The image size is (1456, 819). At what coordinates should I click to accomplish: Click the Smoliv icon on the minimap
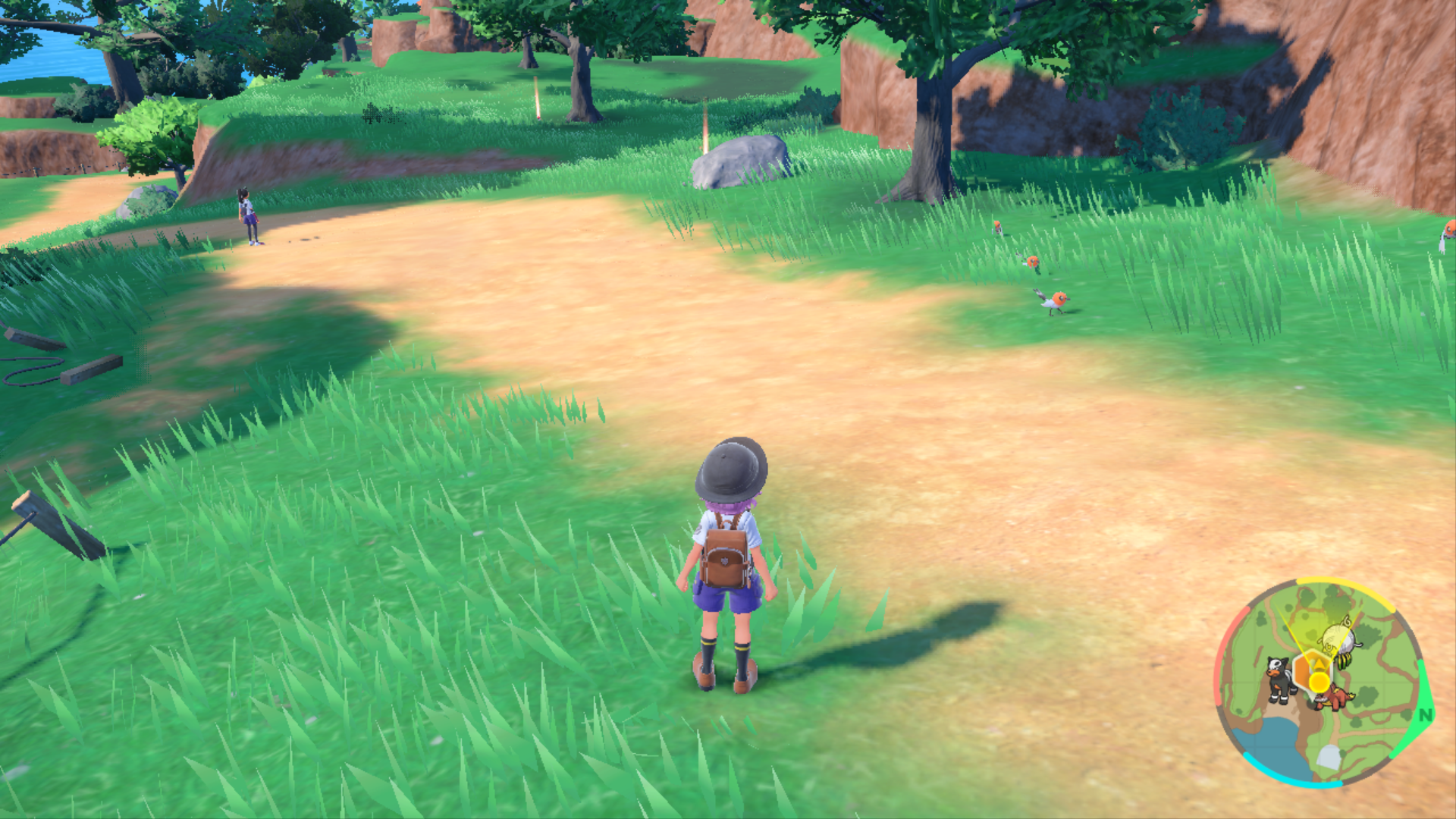(x=1341, y=637)
